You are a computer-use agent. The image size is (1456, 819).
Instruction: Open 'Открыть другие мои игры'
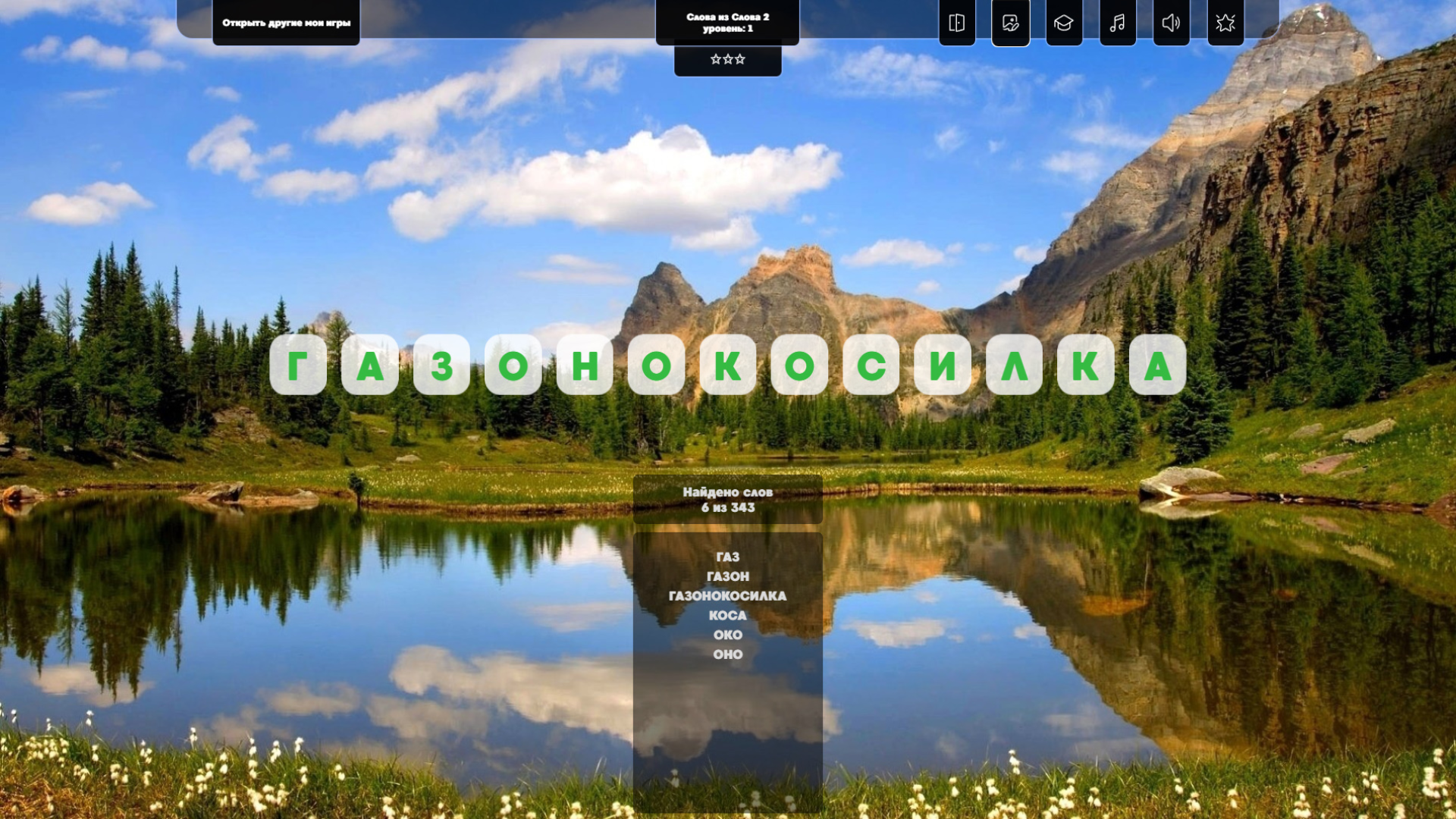[287, 24]
